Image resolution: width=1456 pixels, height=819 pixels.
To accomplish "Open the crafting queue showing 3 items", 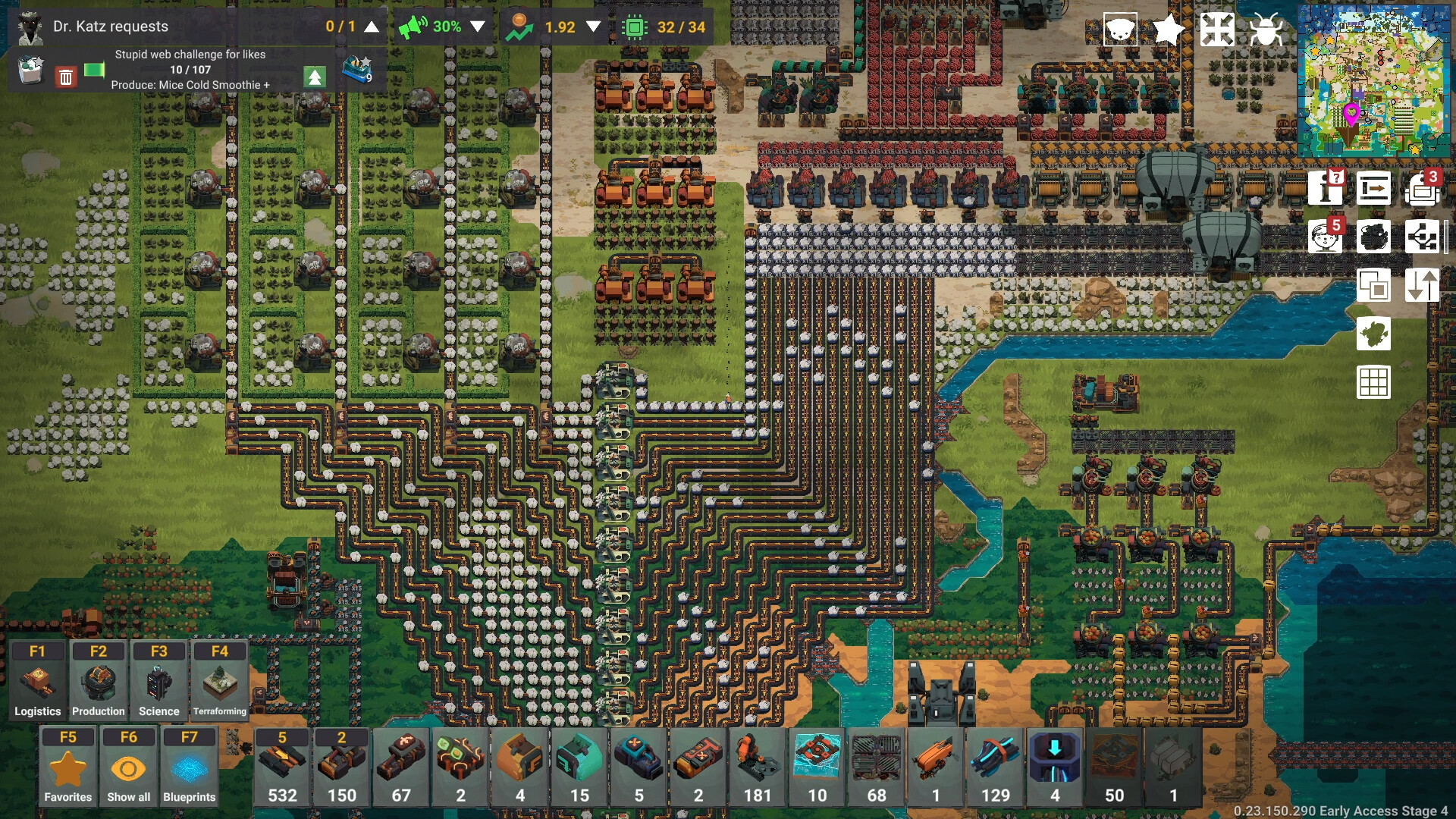I will click(1424, 189).
